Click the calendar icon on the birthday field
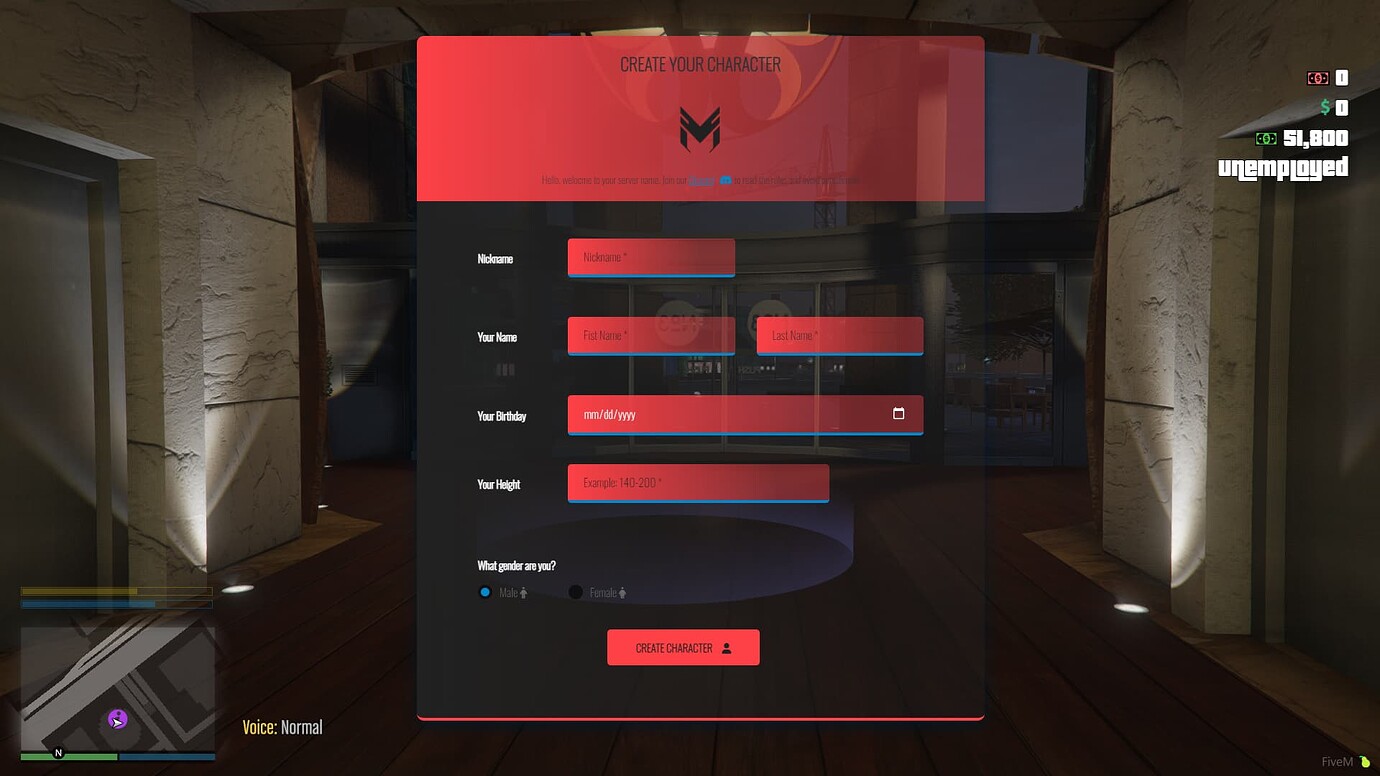This screenshot has width=1380, height=776. point(897,413)
